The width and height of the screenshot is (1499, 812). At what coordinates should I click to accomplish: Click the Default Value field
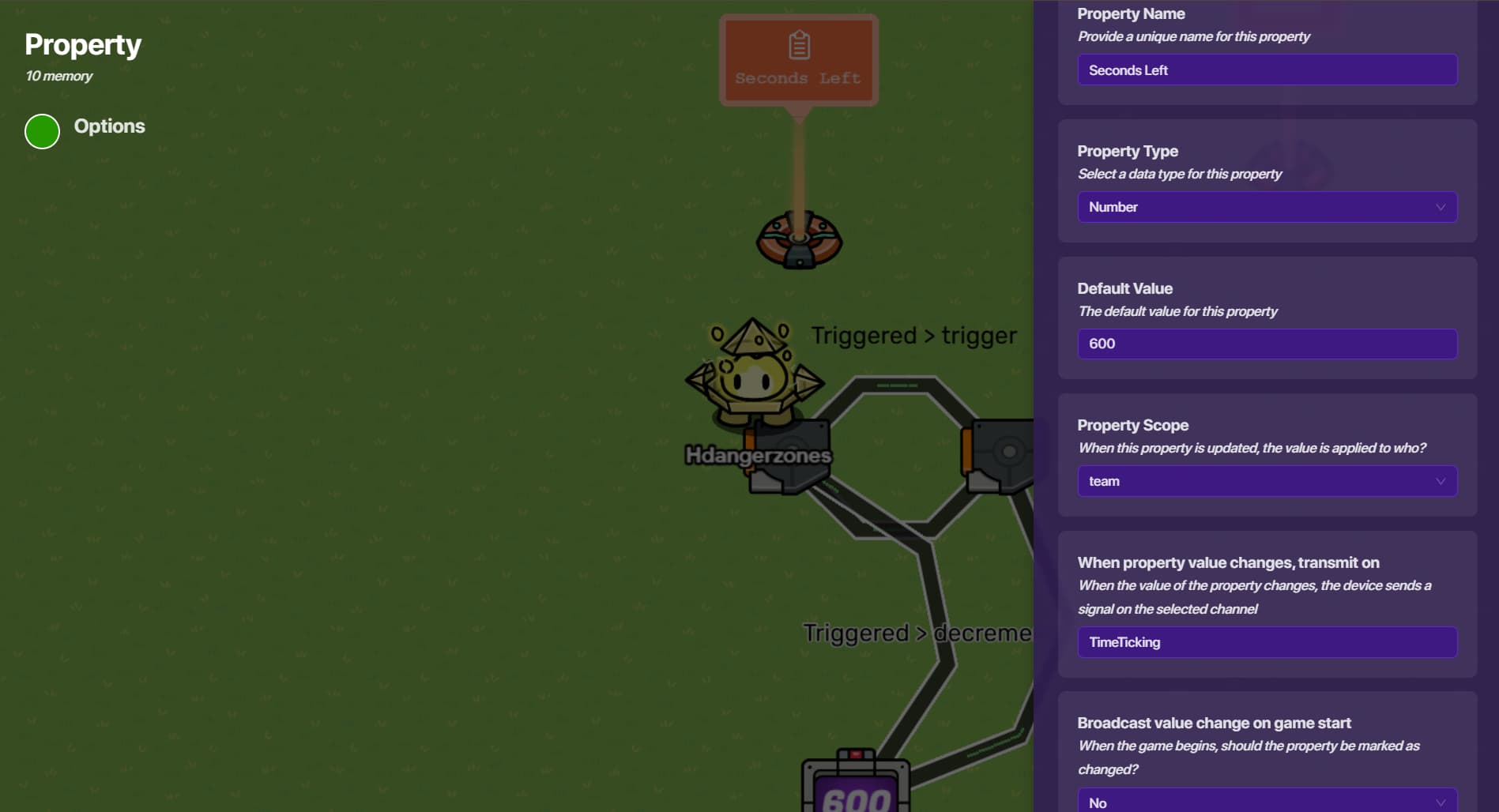tap(1267, 344)
